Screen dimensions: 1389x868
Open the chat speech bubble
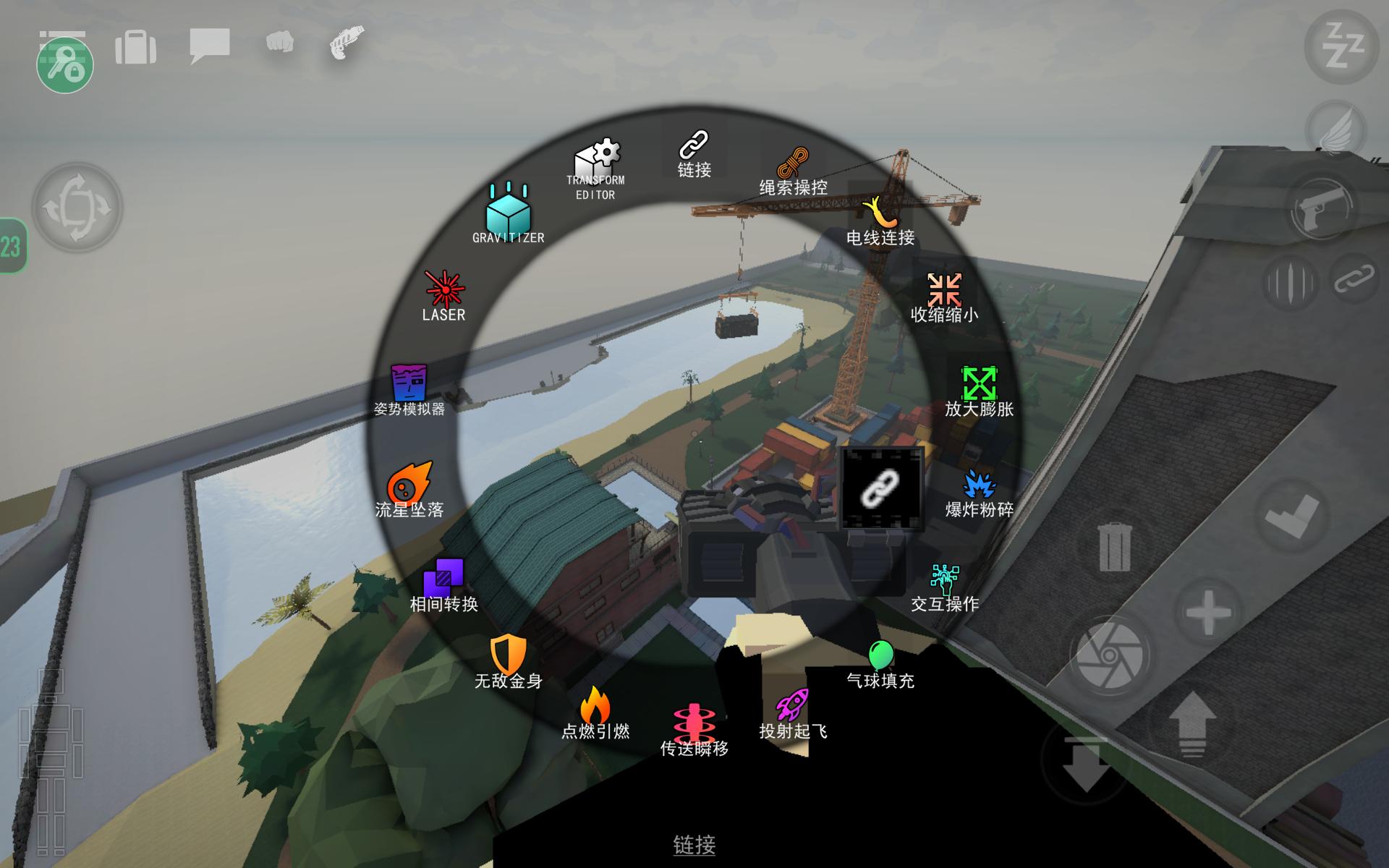210,46
